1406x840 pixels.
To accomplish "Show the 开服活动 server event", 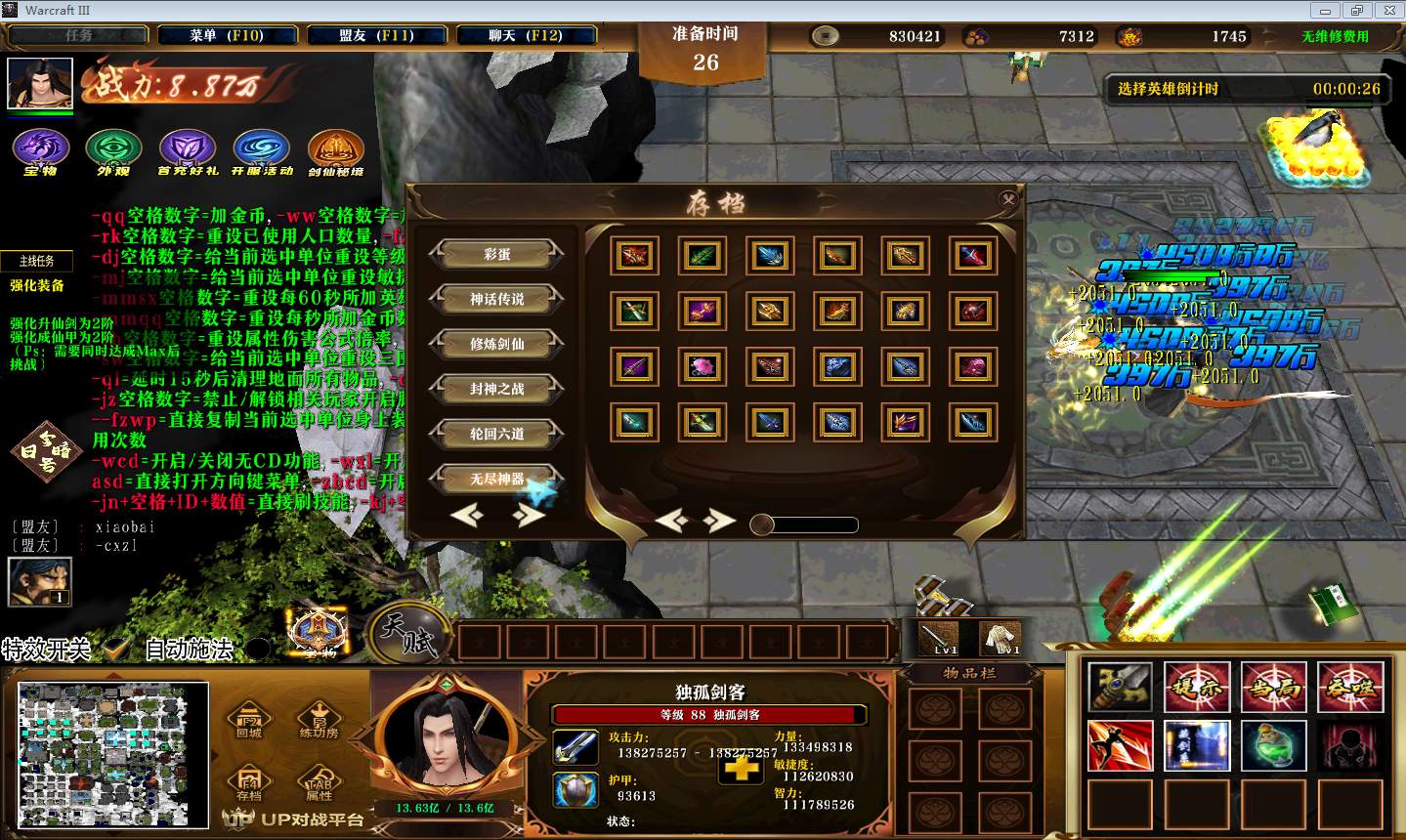I will pos(261,151).
